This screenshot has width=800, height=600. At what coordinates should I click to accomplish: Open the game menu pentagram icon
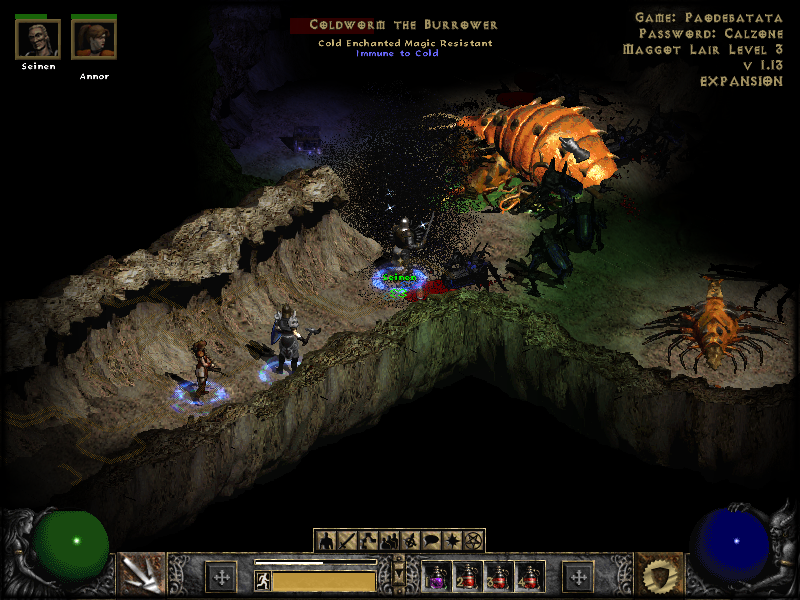pos(473,541)
